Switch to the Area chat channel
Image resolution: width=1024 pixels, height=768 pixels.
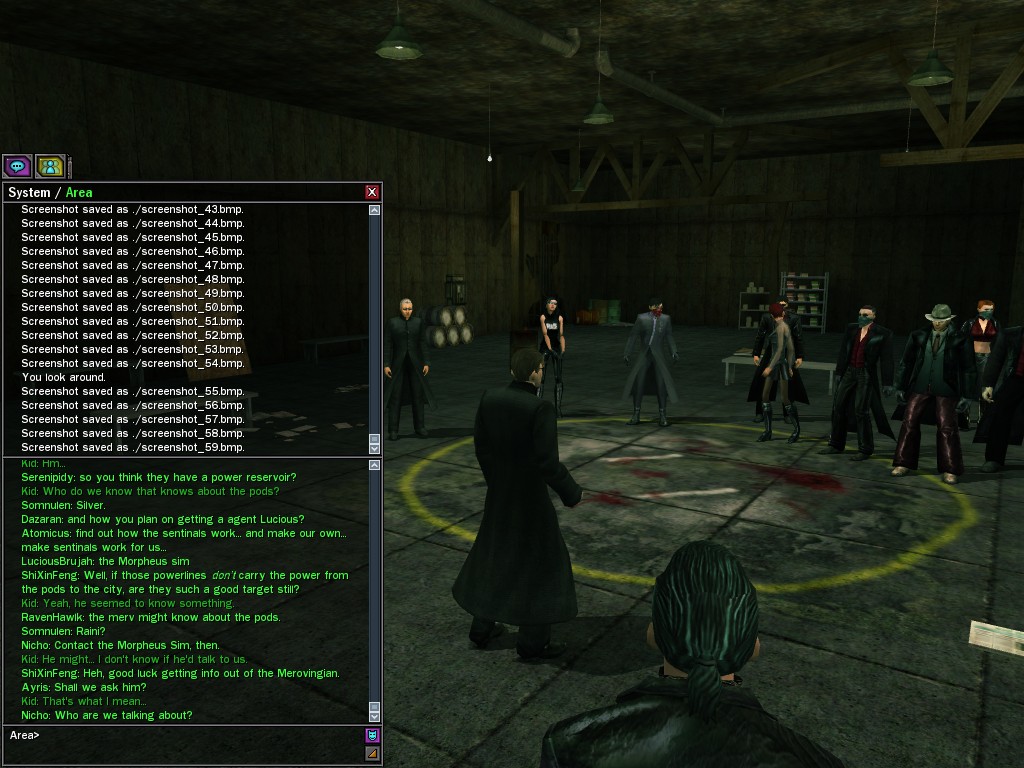click(79, 192)
